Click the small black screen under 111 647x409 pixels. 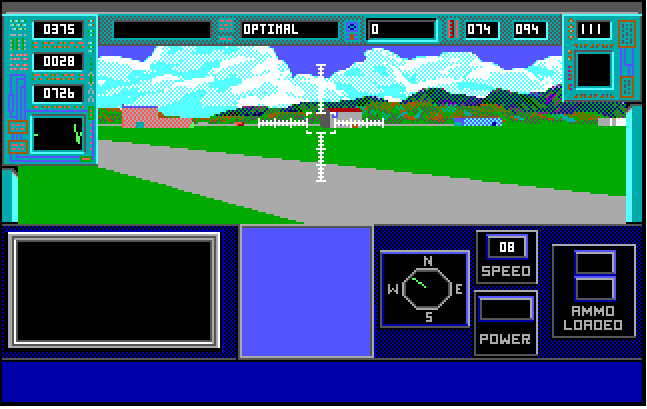click(x=593, y=70)
